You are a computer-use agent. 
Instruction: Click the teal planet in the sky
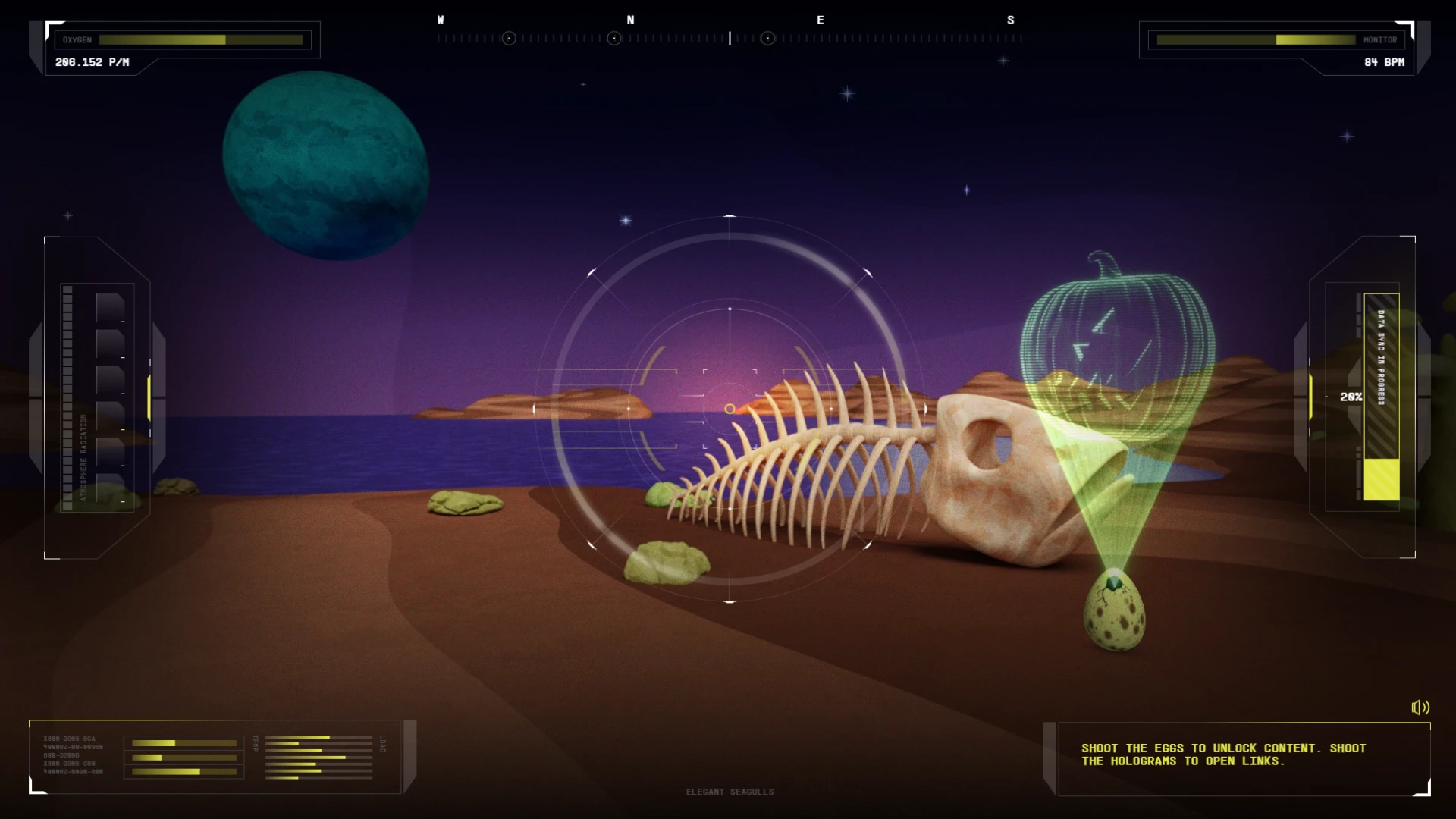click(x=326, y=165)
